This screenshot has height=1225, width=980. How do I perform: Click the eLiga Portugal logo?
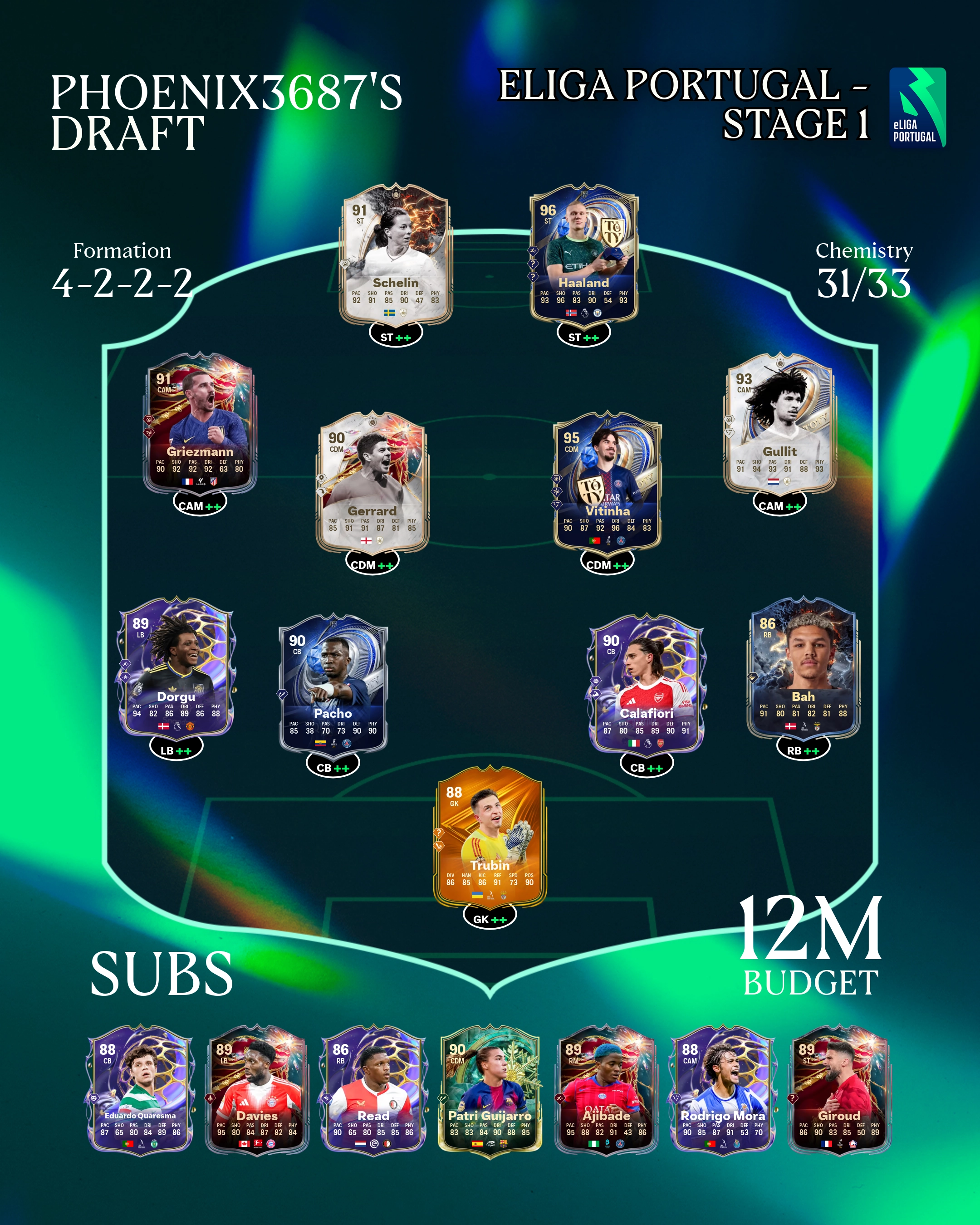pyautogui.click(x=917, y=108)
